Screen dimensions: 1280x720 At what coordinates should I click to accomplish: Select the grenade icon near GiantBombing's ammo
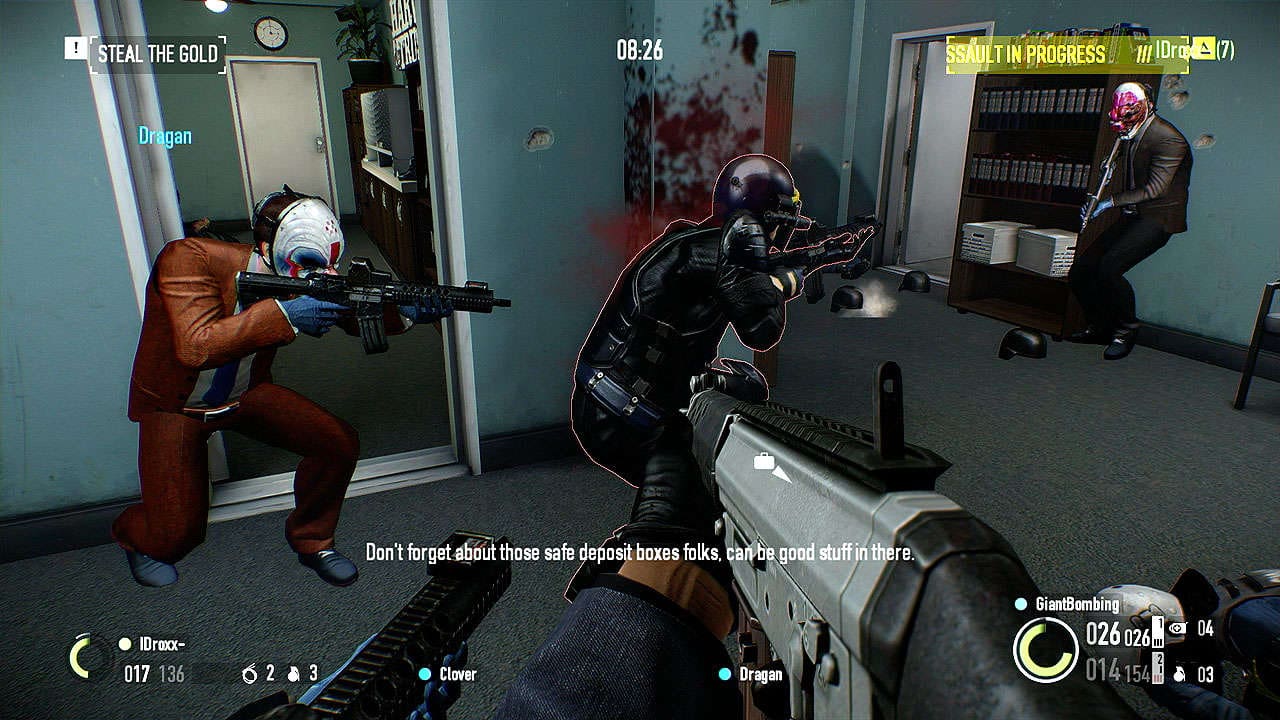coord(1179,674)
